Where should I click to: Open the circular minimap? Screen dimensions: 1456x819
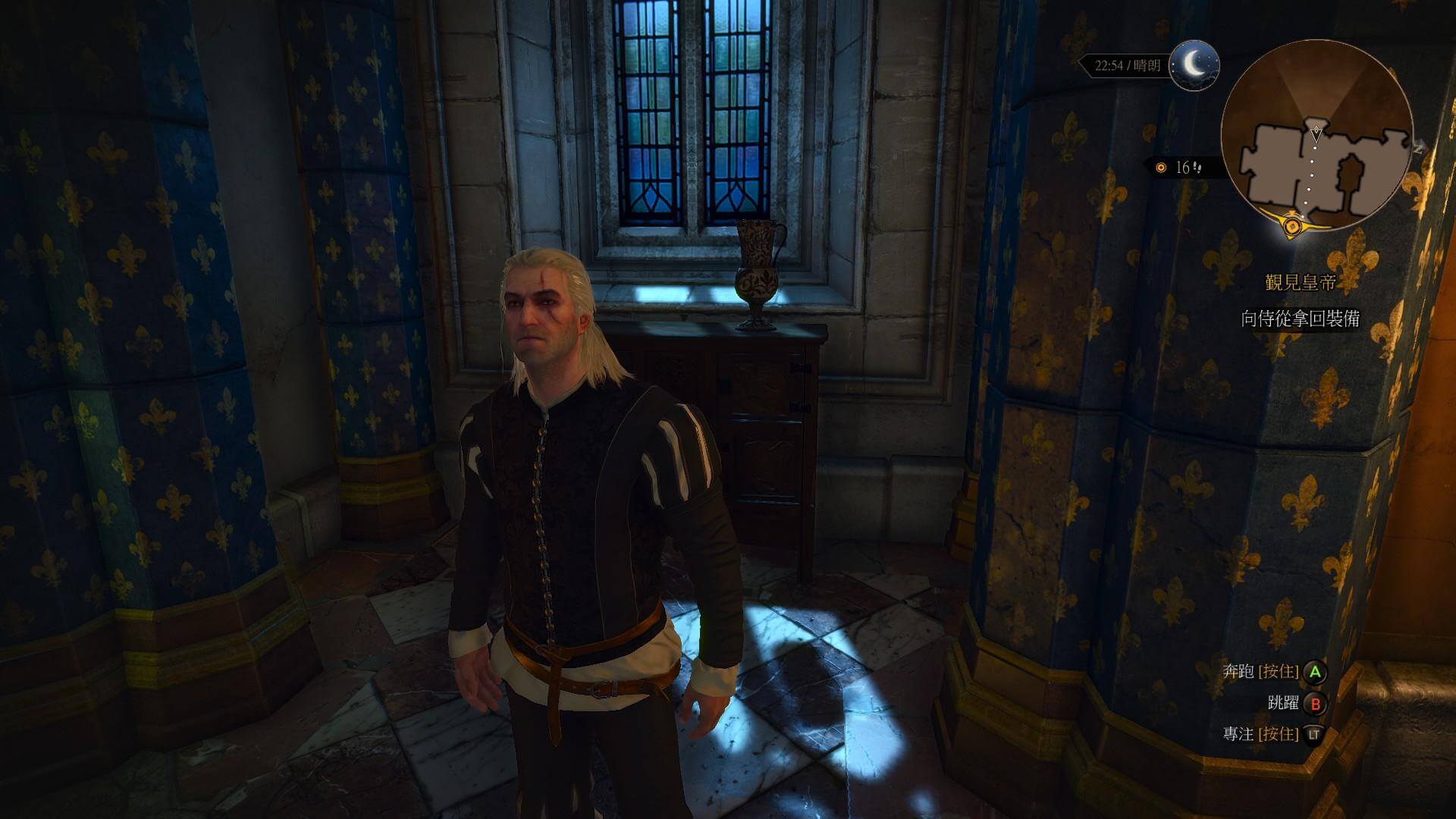point(1317,137)
